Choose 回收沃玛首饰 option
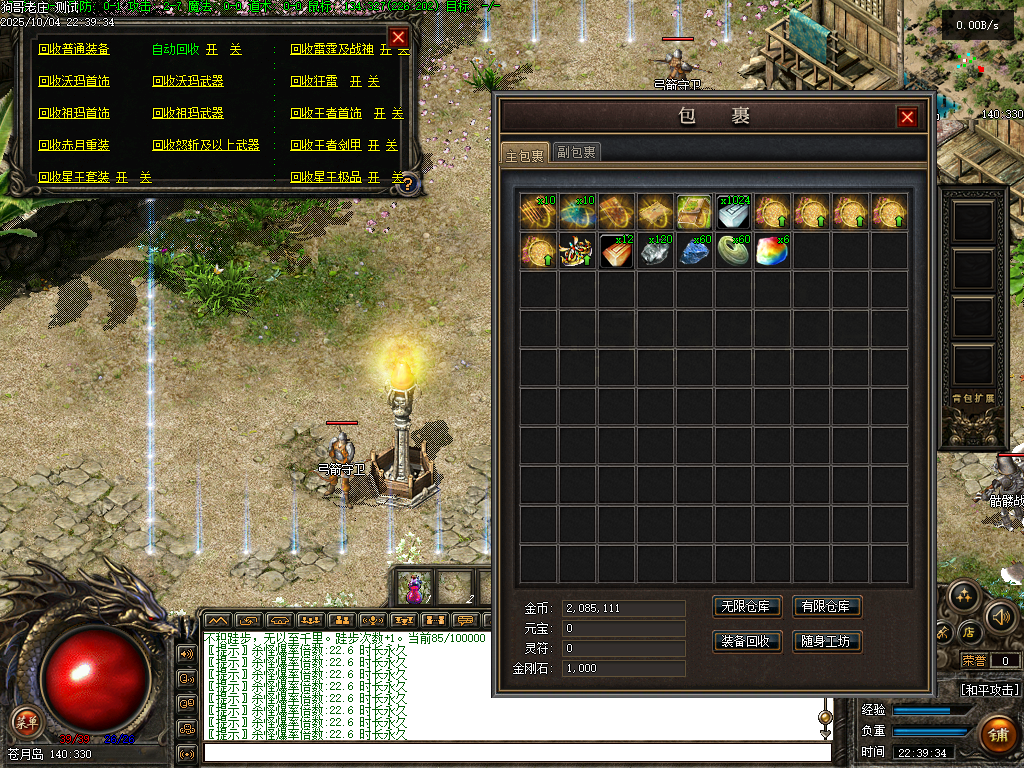The width and height of the screenshot is (1024, 768). (x=74, y=81)
